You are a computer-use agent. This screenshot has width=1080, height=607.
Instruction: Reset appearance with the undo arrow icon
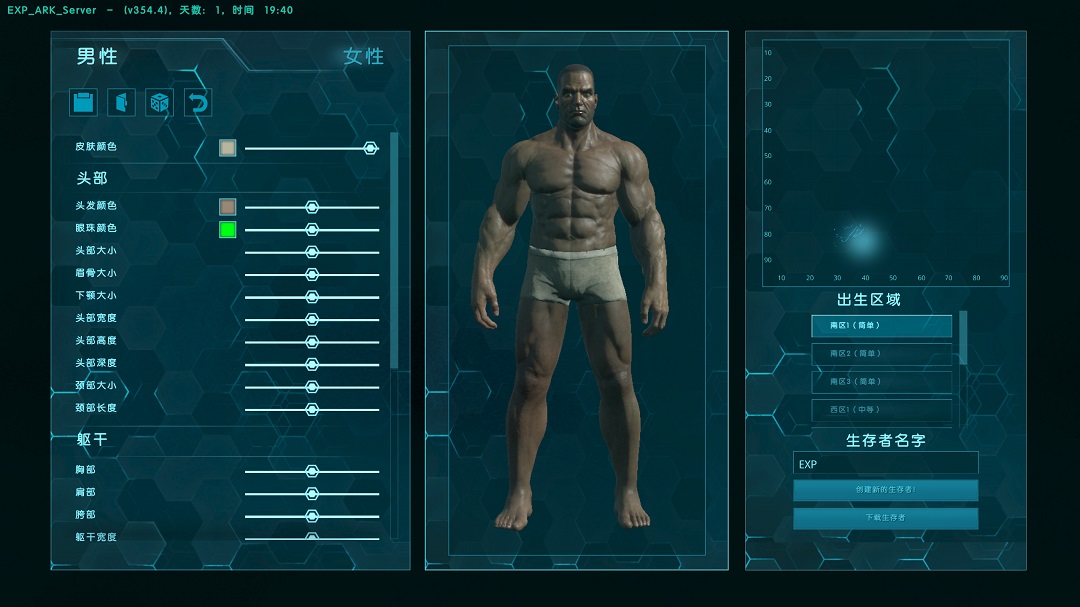tap(198, 102)
